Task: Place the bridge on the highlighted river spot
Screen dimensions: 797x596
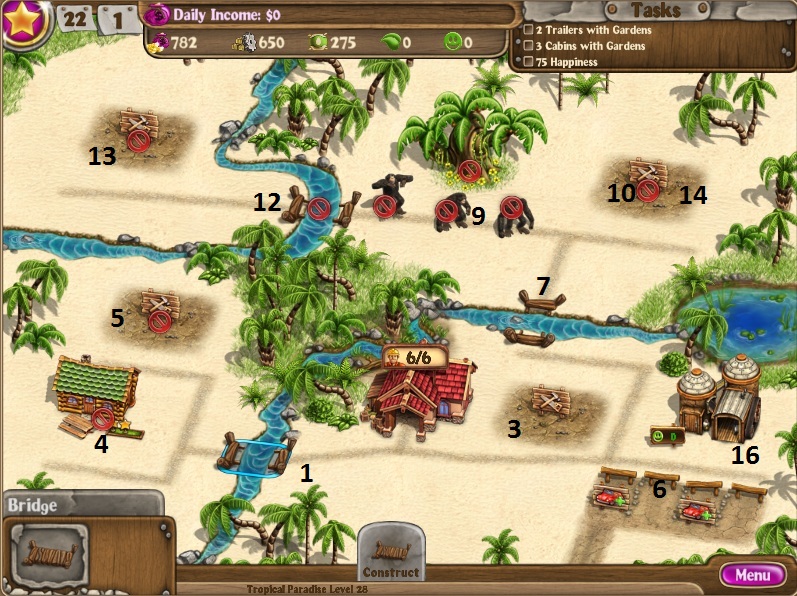Action: point(252,456)
